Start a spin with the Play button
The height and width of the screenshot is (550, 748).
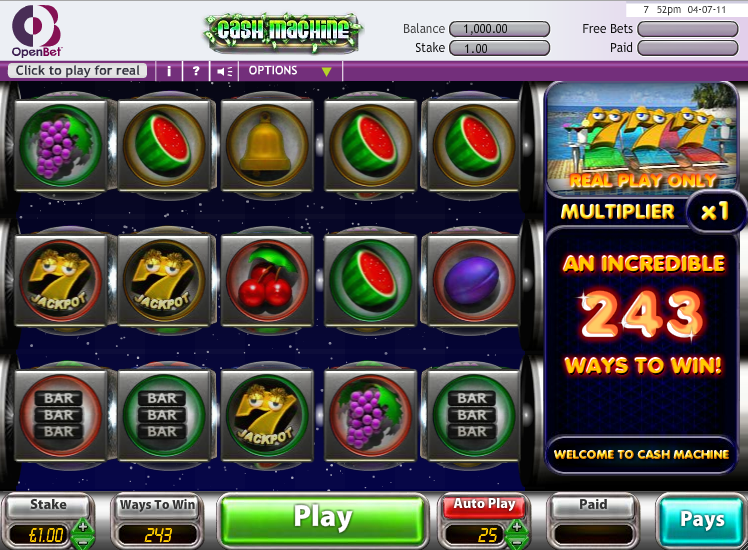click(x=321, y=518)
